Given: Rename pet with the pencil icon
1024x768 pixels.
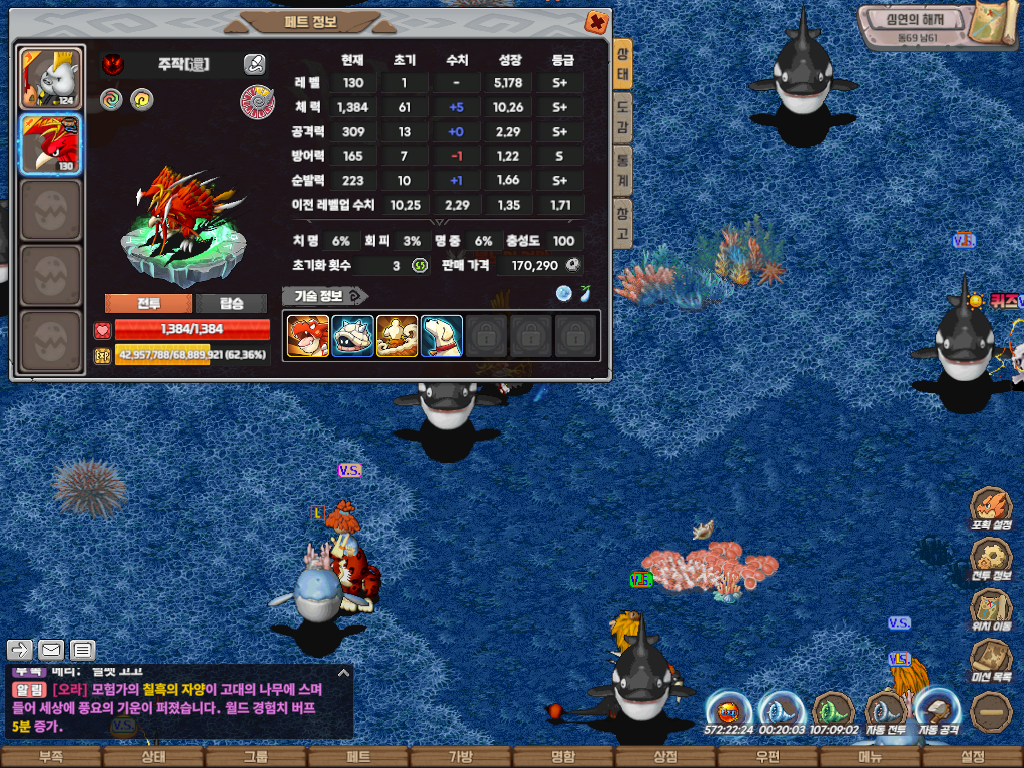Looking at the screenshot, I should [x=255, y=65].
